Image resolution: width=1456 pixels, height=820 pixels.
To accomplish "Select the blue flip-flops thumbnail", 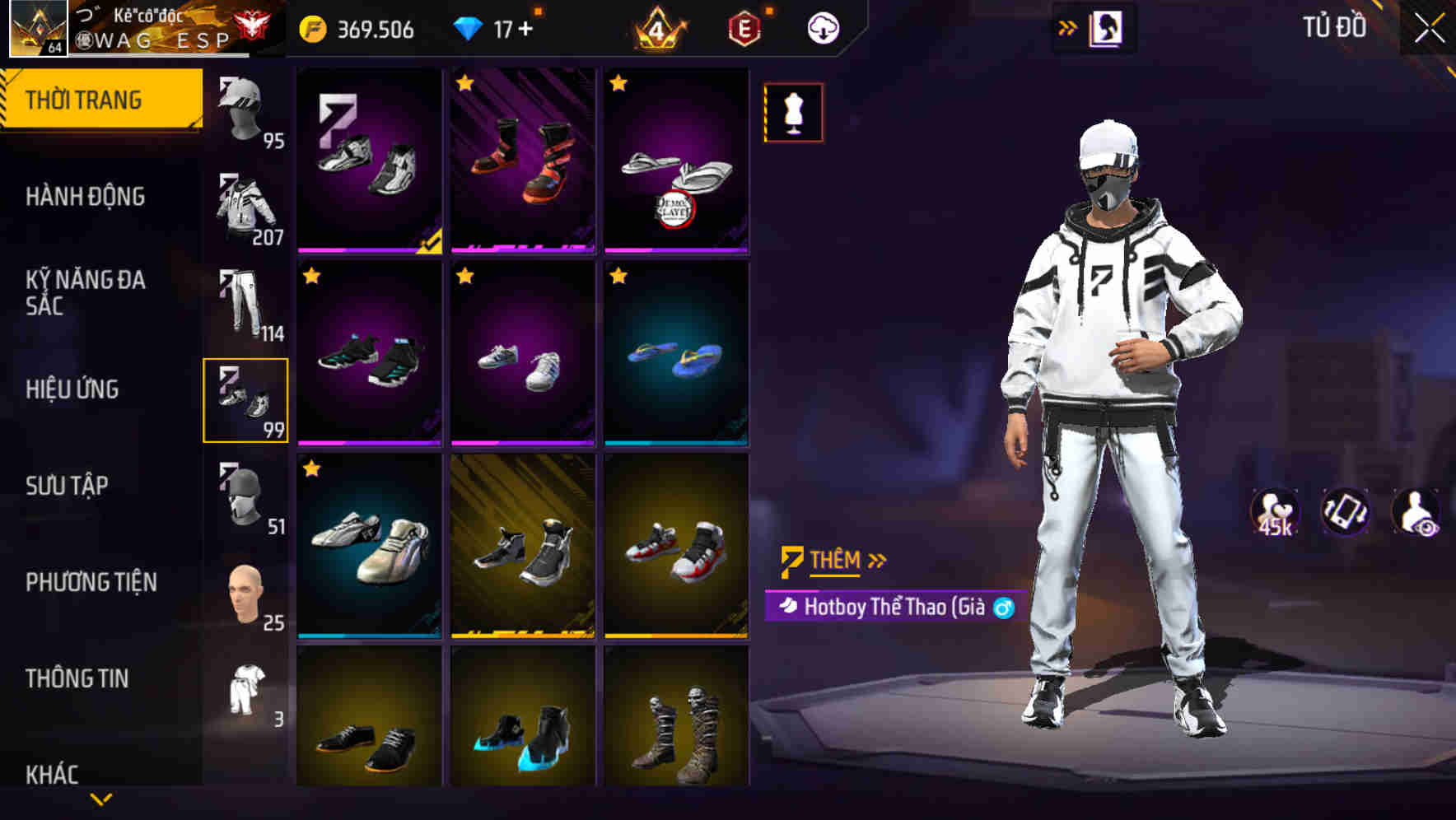I will pyautogui.click(x=677, y=358).
